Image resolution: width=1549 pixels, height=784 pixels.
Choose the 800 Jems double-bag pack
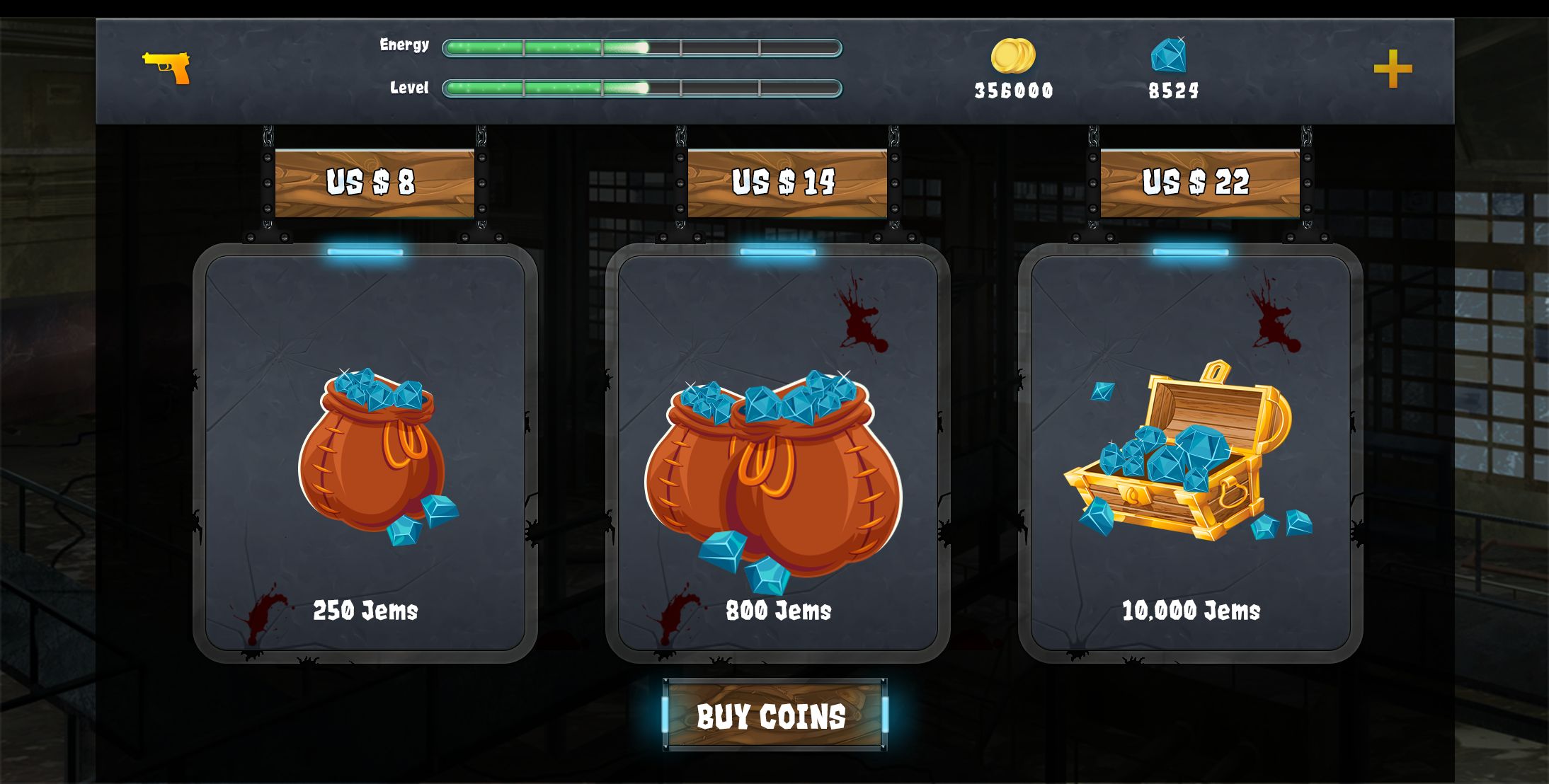[777, 454]
